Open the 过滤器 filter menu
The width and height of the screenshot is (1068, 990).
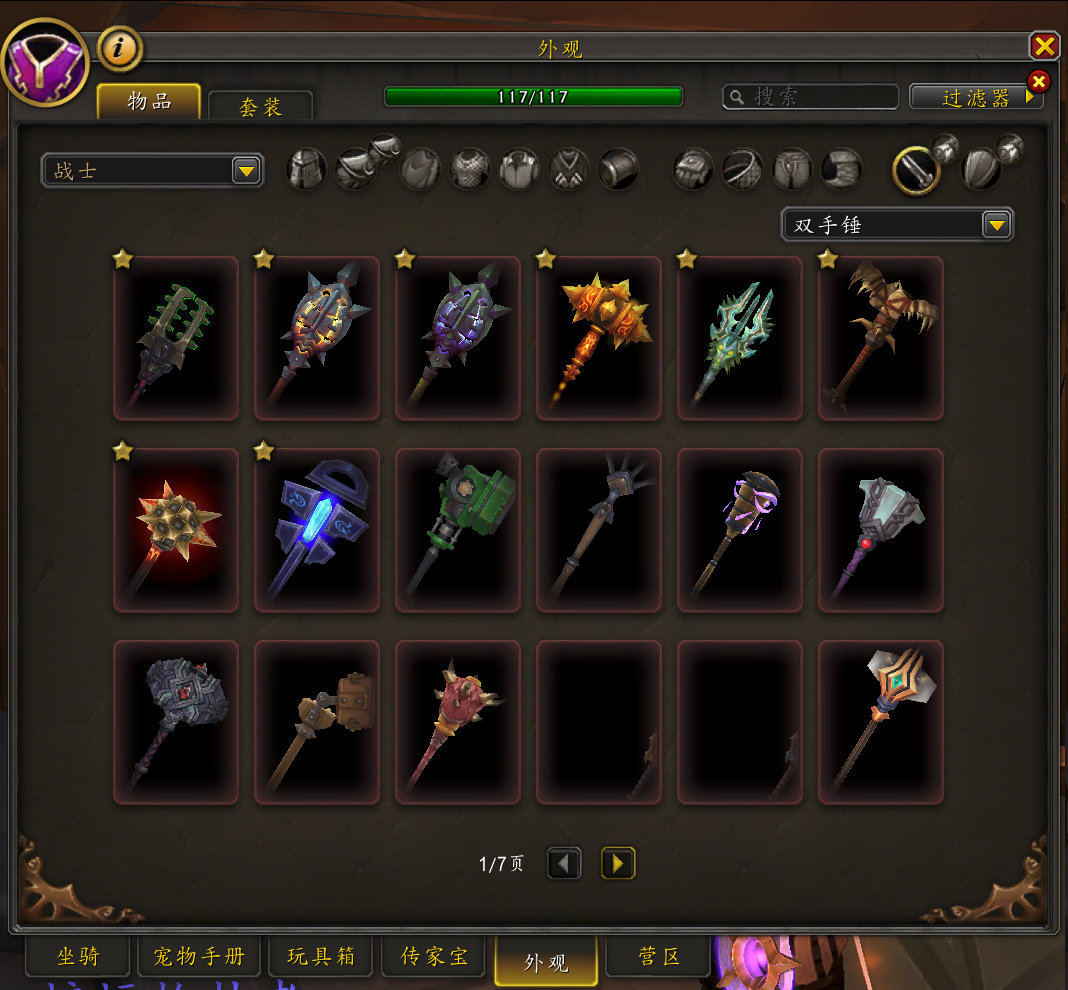tap(975, 97)
